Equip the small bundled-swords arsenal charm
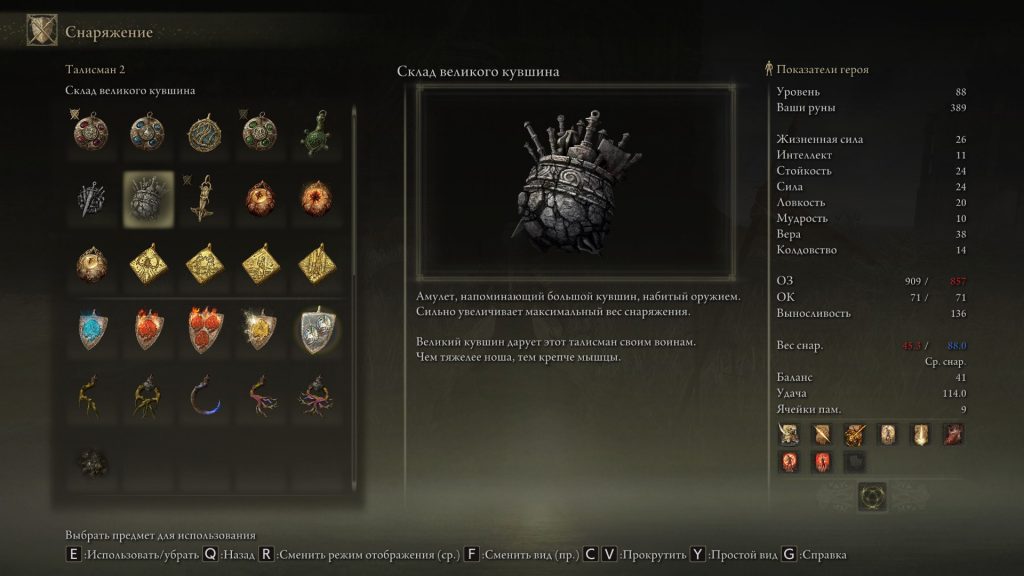The width and height of the screenshot is (1024, 576). point(91,197)
